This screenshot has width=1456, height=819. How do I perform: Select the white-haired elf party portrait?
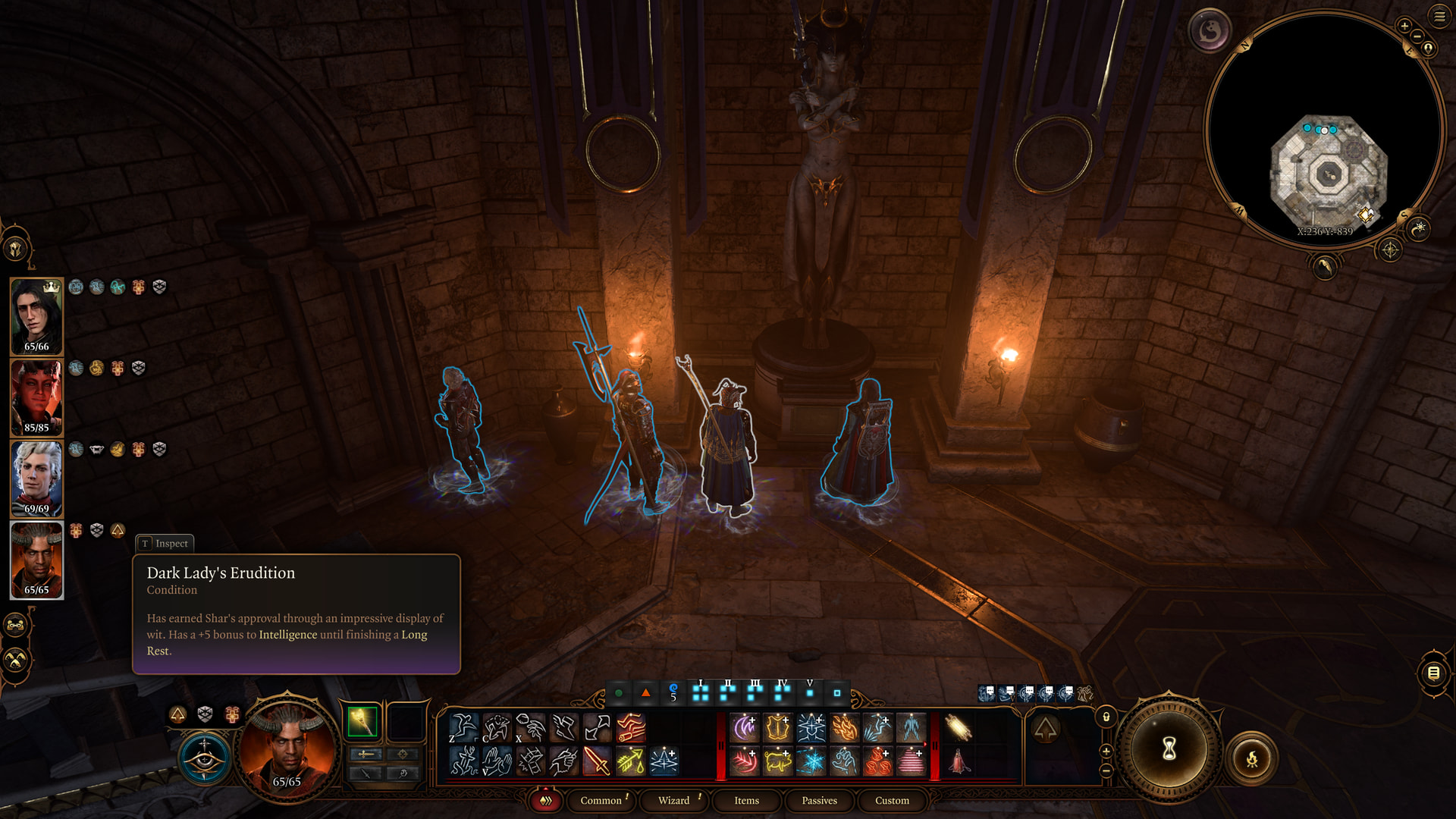pyautogui.click(x=36, y=479)
